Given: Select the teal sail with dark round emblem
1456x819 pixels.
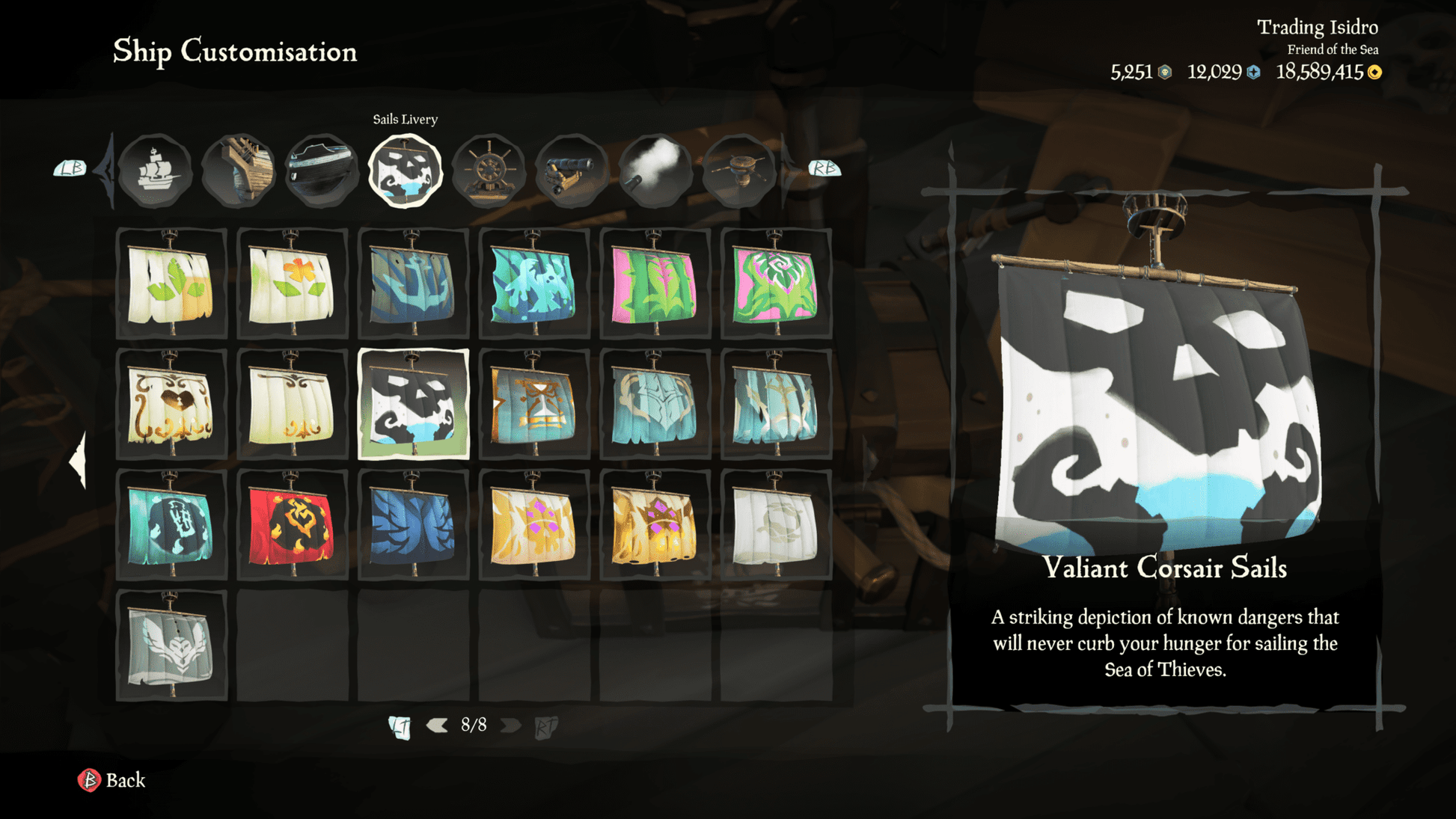Looking at the screenshot, I should [171, 526].
